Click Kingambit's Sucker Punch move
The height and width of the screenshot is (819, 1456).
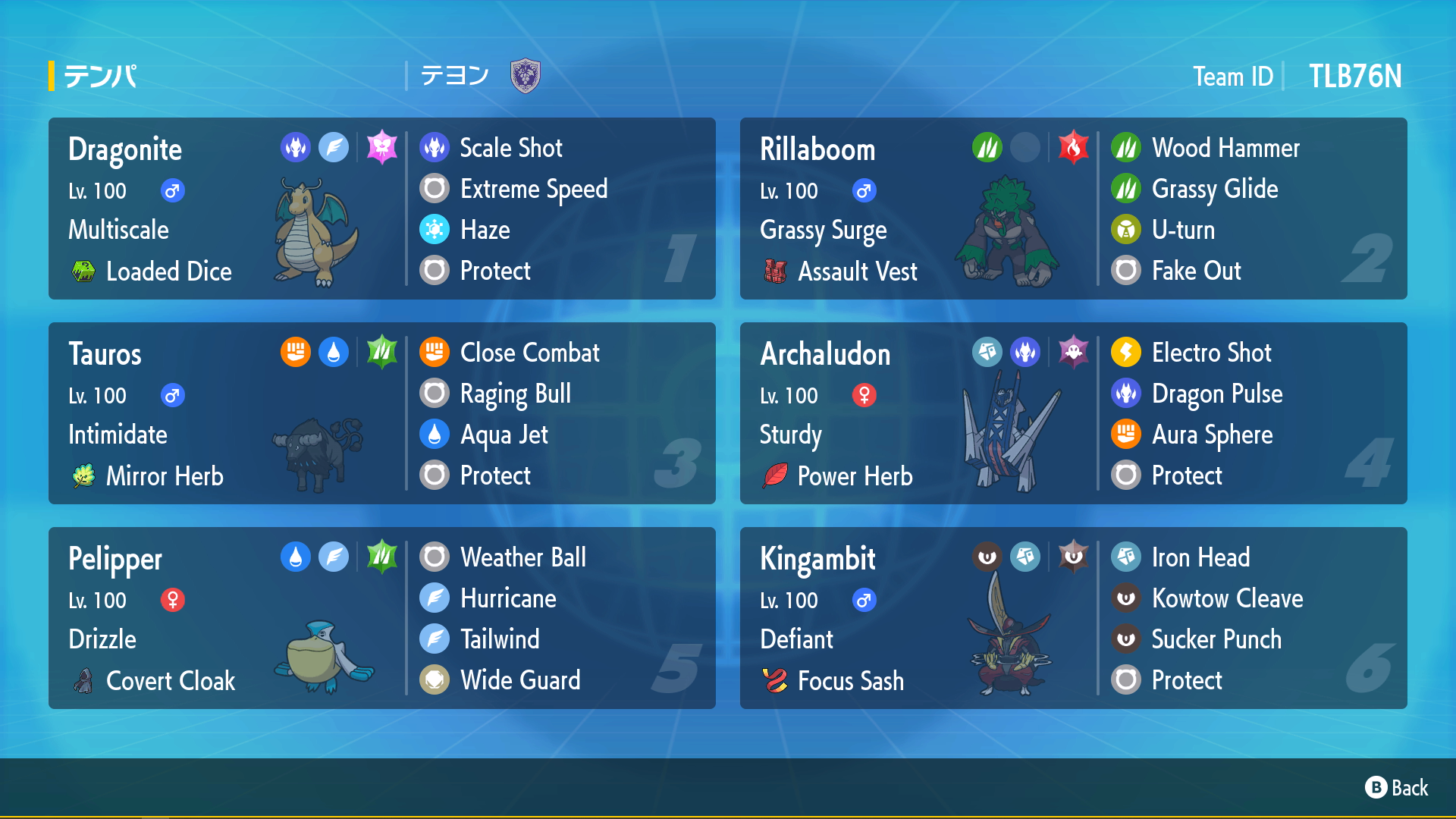[1216, 639]
